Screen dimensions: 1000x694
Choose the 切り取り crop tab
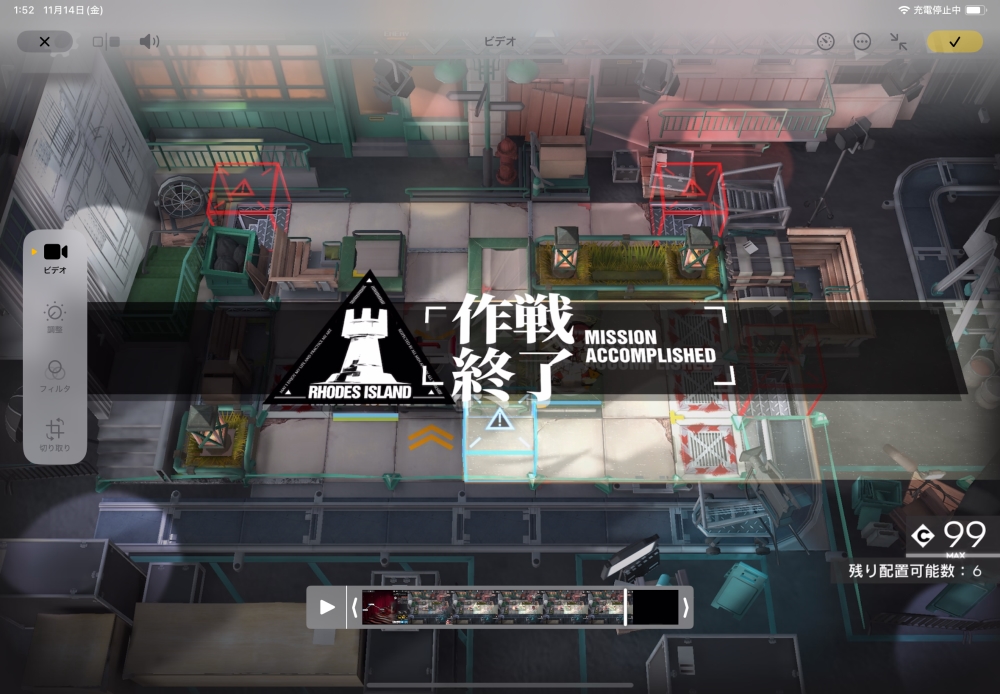click(x=55, y=434)
